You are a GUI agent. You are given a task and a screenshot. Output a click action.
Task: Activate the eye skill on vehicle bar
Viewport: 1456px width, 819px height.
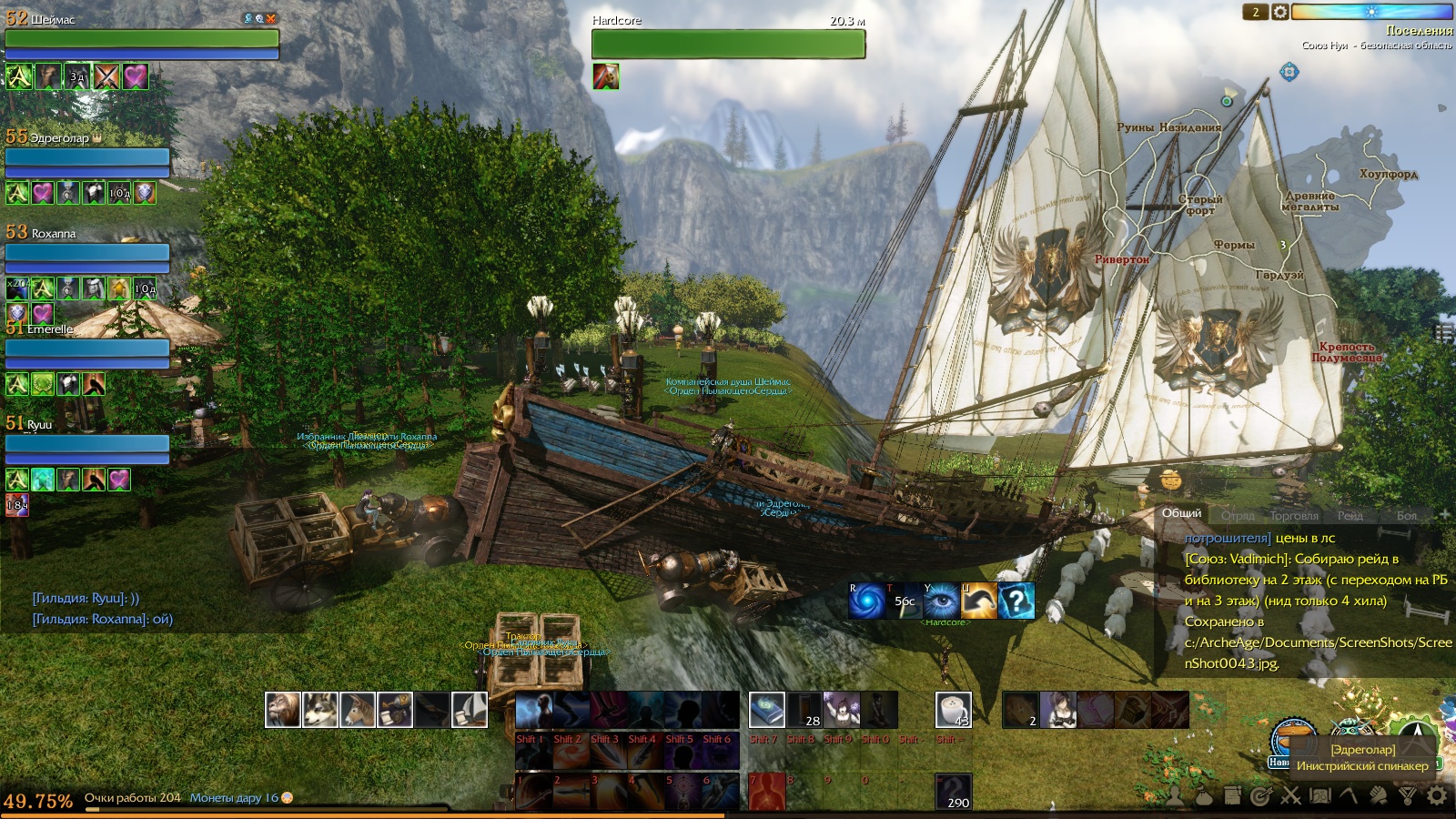coord(941,602)
